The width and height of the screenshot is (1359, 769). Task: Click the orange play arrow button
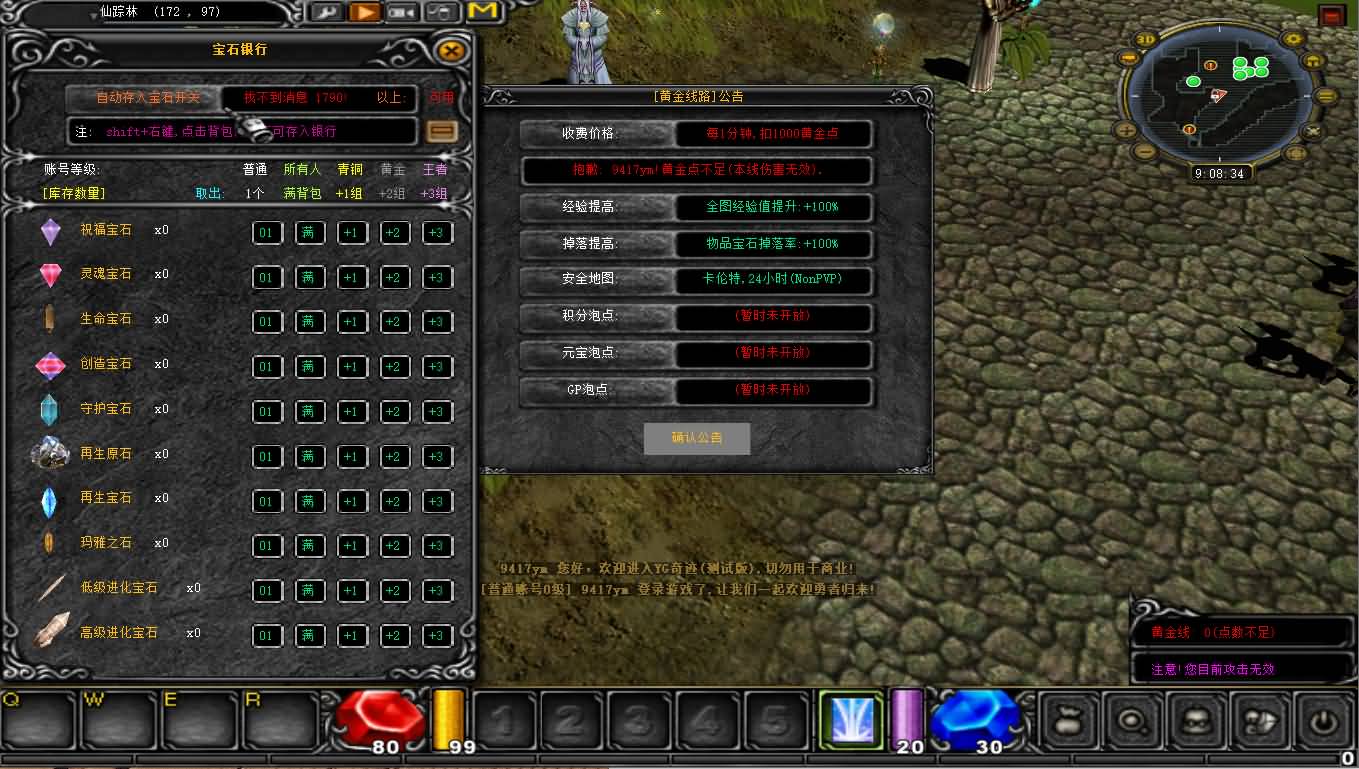coord(366,12)
